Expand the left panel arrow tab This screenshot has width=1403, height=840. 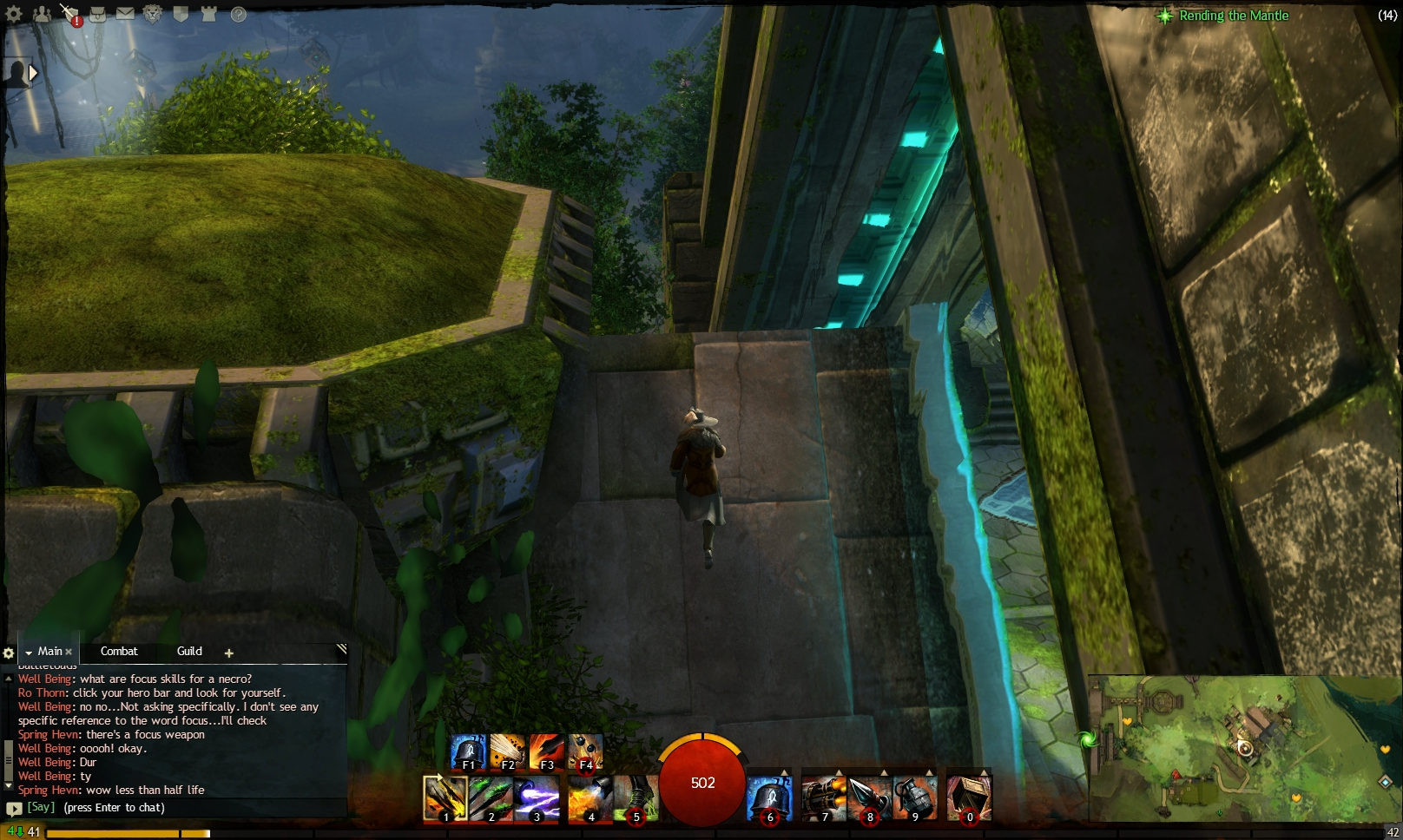(x=32, y=74)
